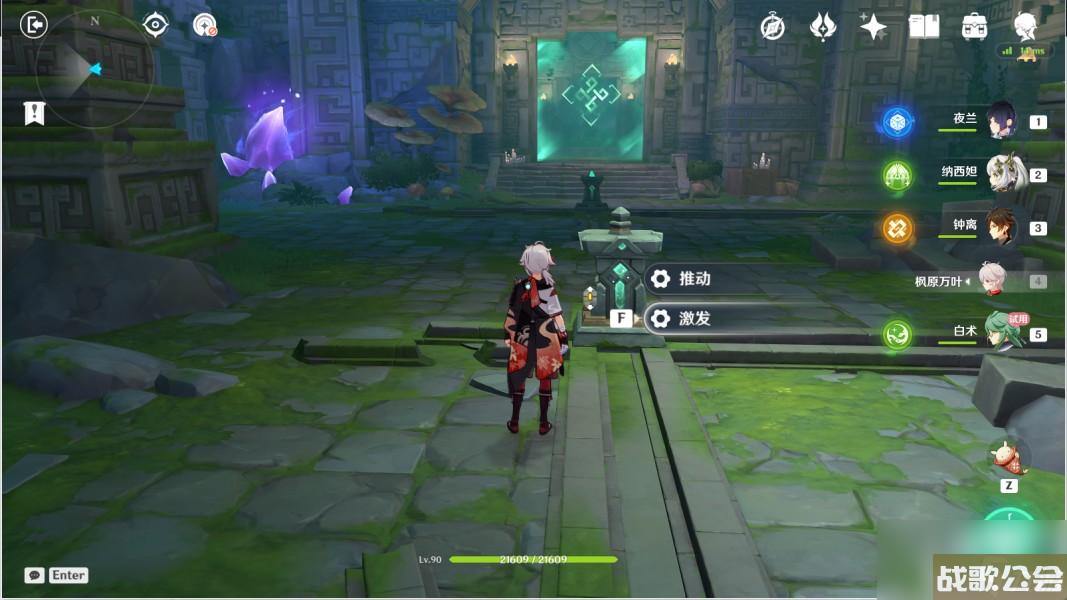Switch to party member 纳西妲
Image resolution: width=1067 pixels, height=600 pixels.
tap(1000, 174)
